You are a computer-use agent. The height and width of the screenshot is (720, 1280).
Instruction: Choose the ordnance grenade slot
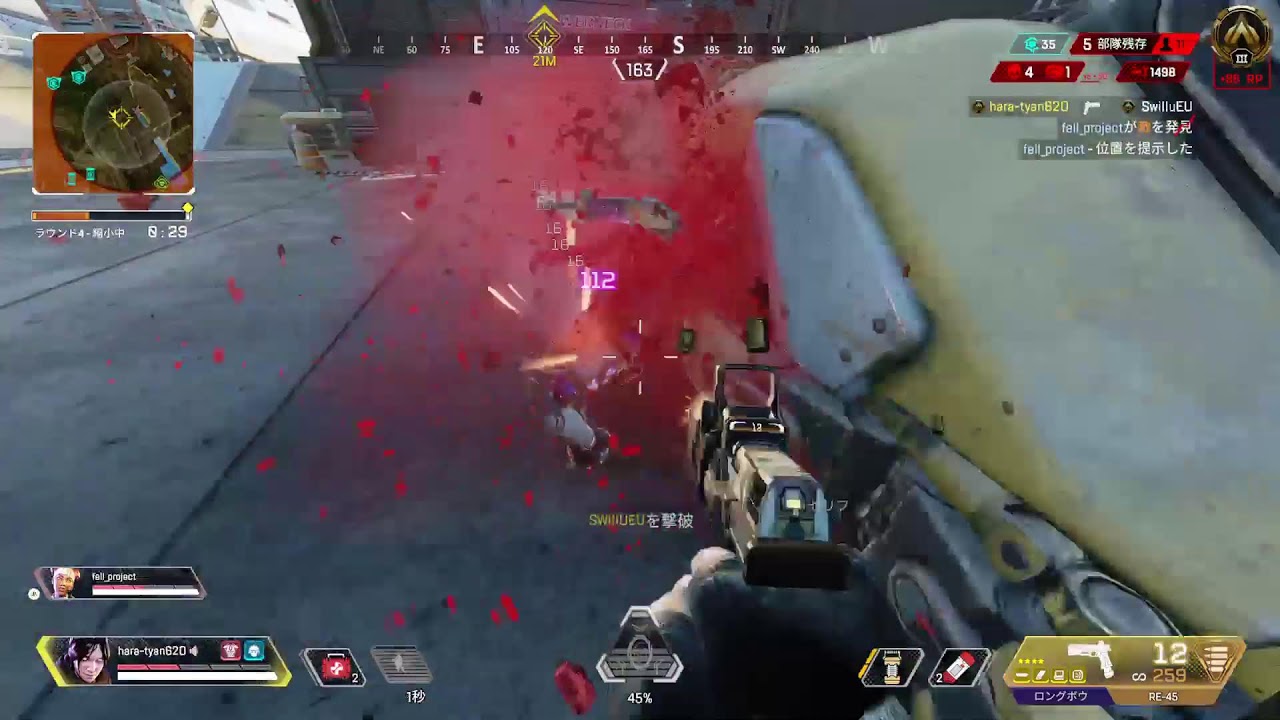click(x=892, y=667)
